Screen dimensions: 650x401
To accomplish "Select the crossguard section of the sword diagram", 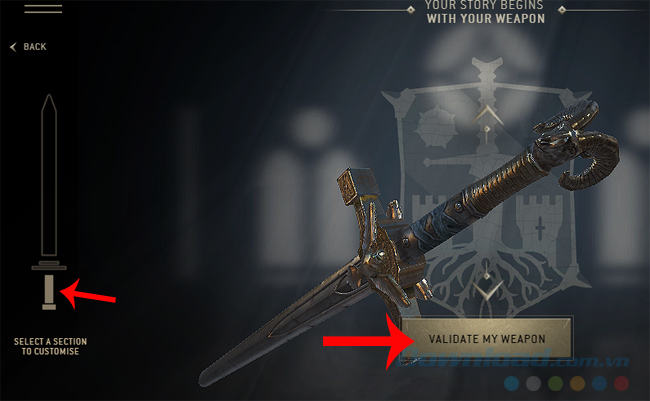I will [x=48, y=266].
